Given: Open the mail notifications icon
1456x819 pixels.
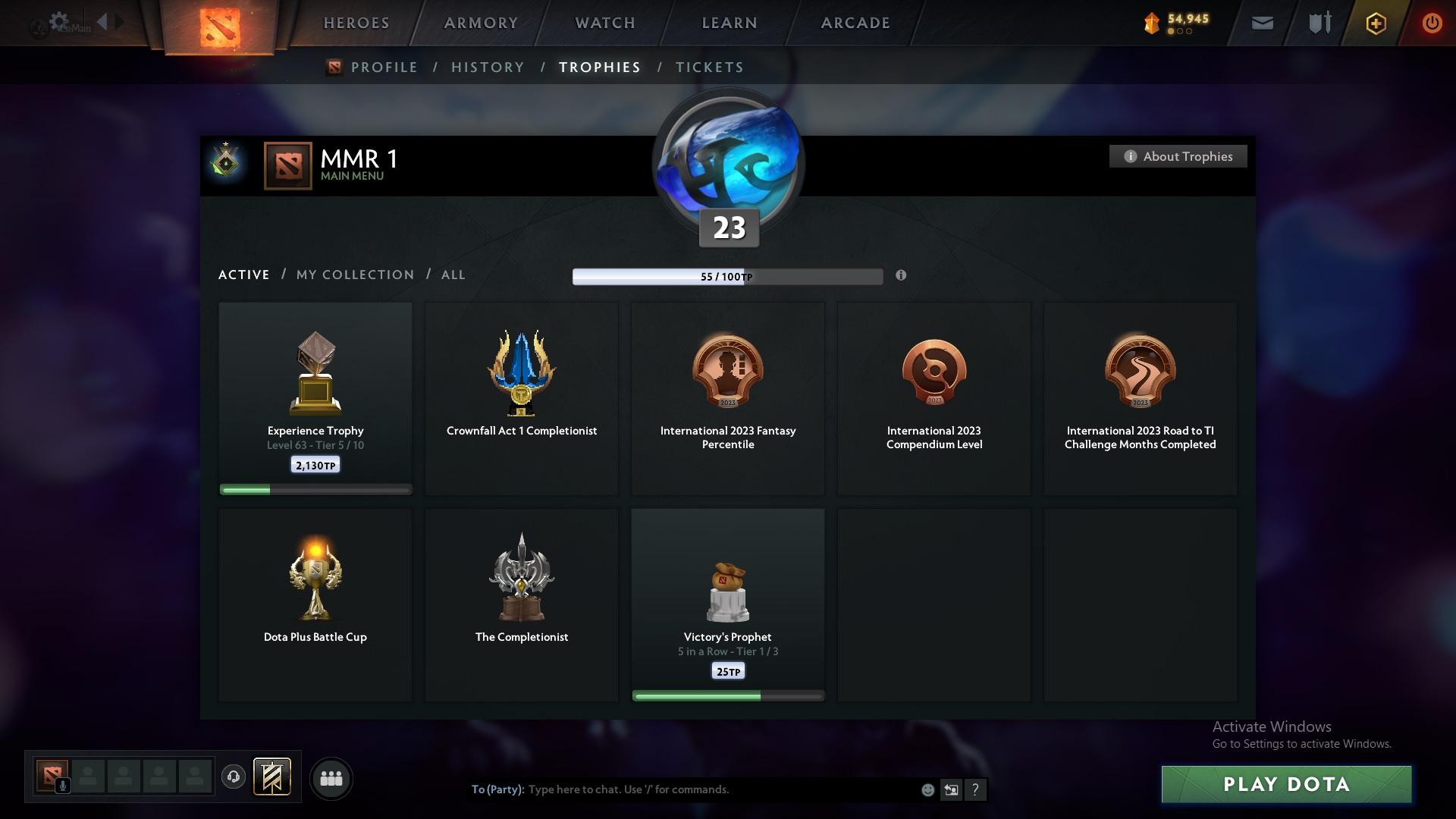Looking at the screenshot, I should click(x=1261, y=23).
